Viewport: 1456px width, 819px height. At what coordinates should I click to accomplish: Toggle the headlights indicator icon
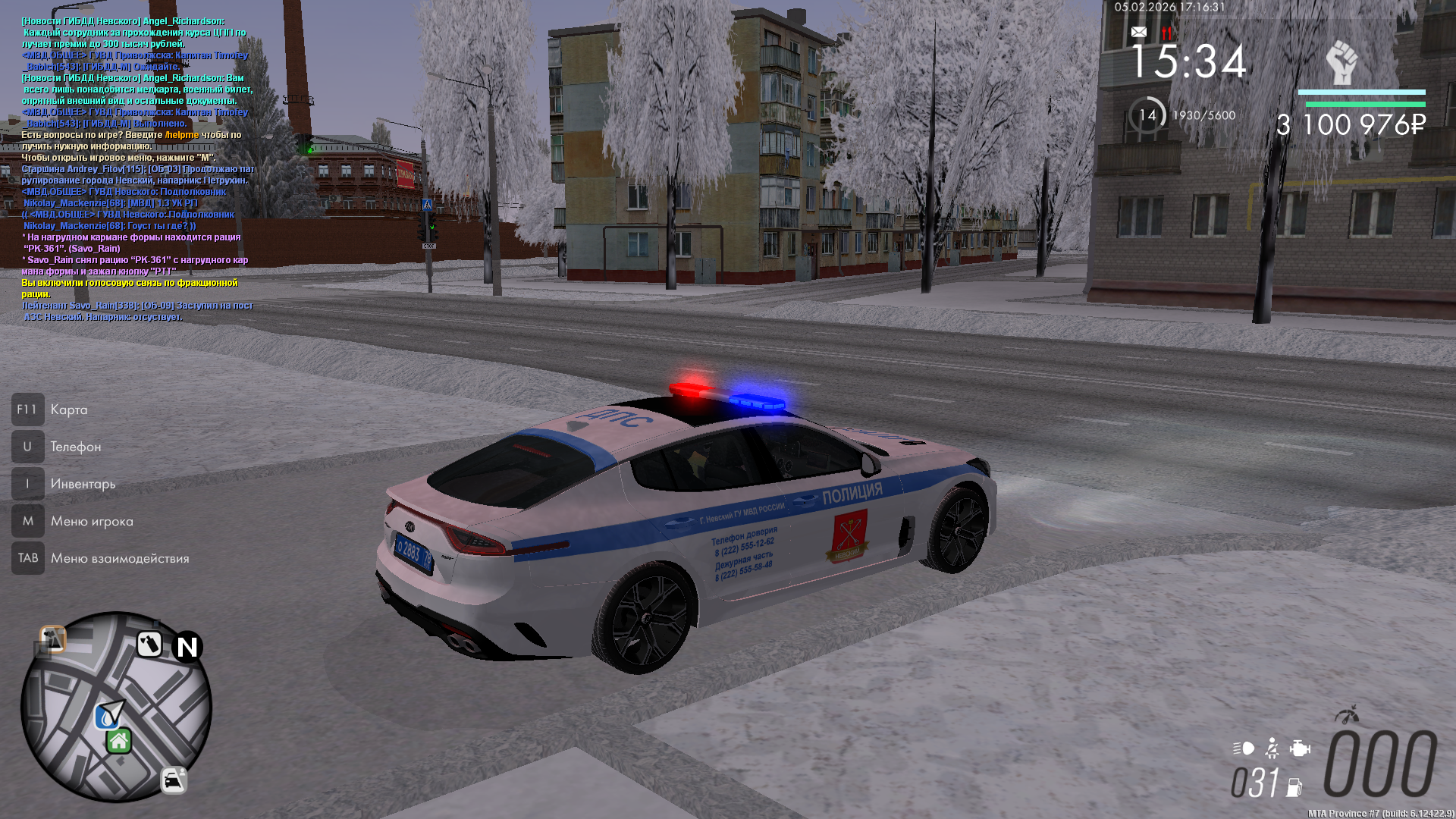(1244, 748)
